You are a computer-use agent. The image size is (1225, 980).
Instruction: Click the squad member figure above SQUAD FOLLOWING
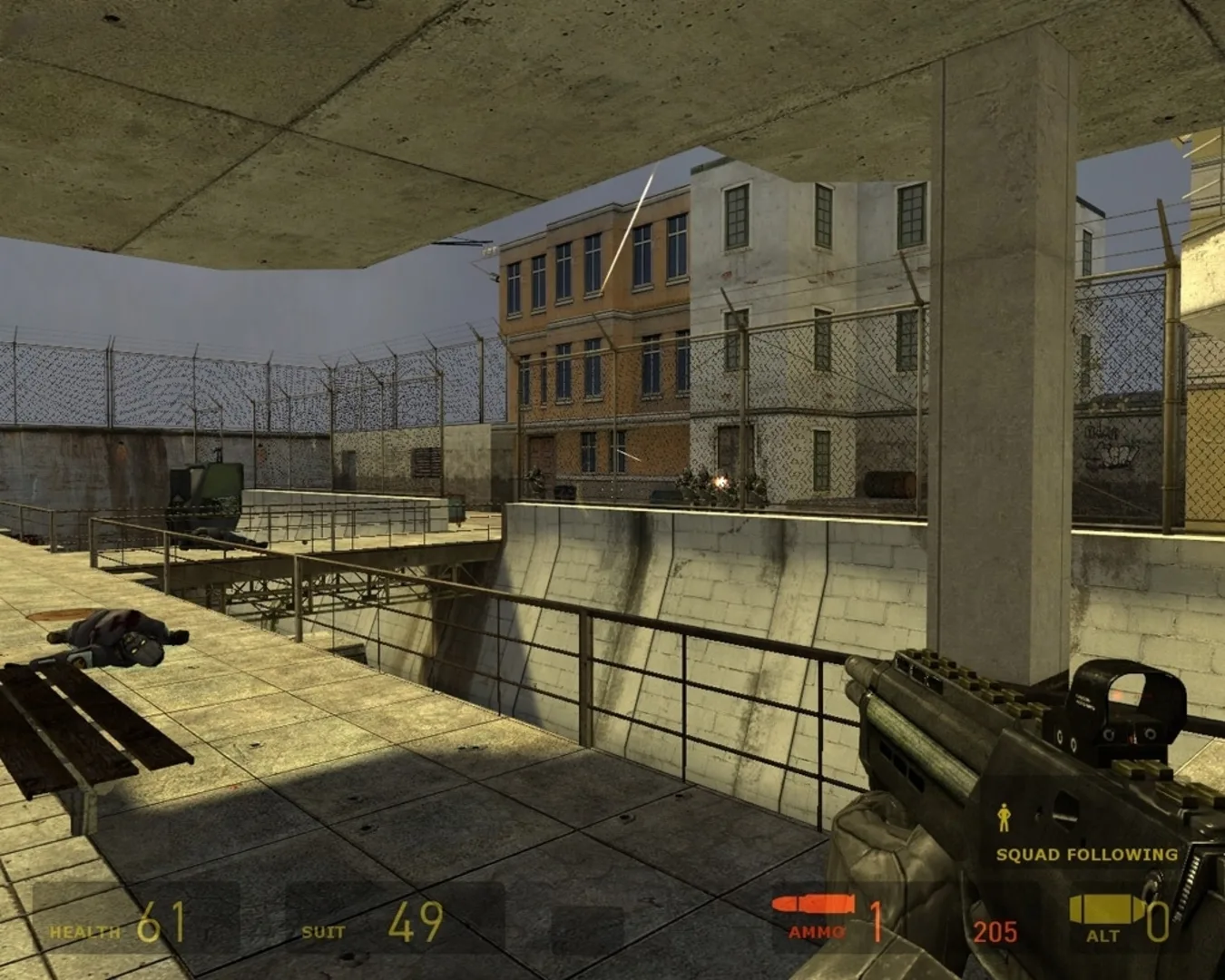point(1004,818)
